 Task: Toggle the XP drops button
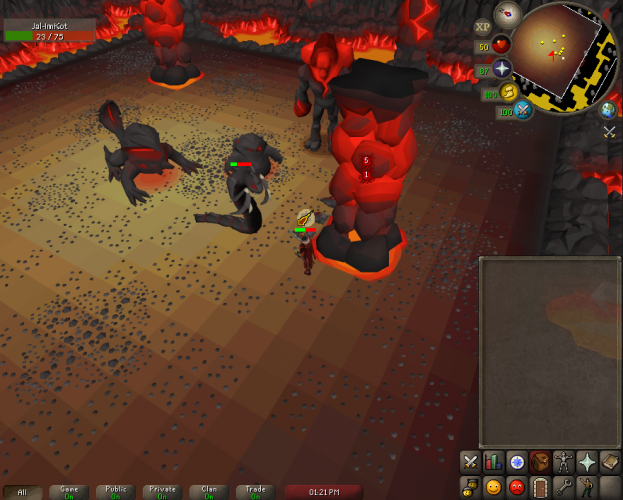[484, 26]
